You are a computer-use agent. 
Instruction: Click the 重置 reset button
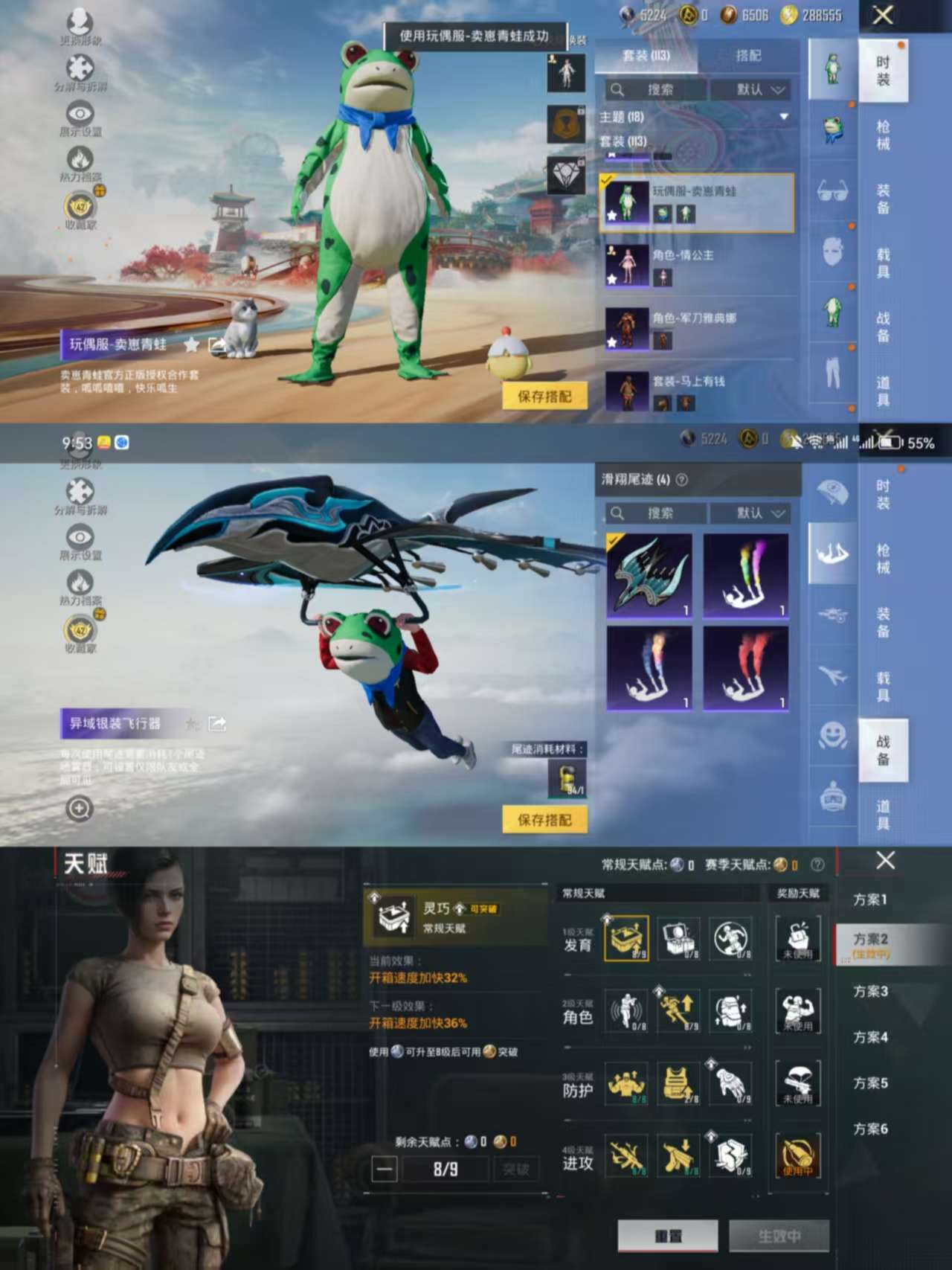click(668, 1235)
